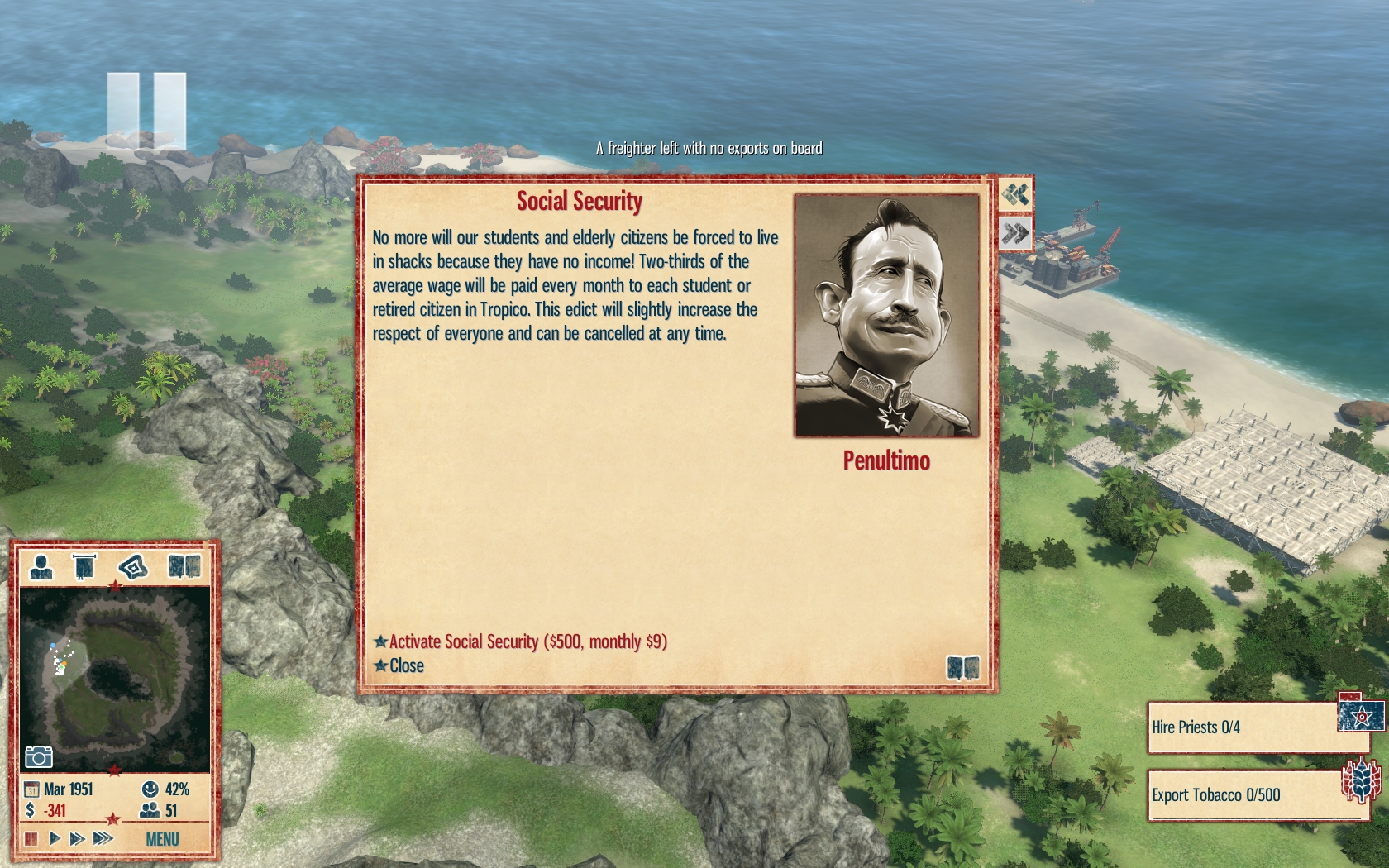Set game speed to double fast-forward
The width and height of the screenshot is (1389, 868).
pos(77,838)
